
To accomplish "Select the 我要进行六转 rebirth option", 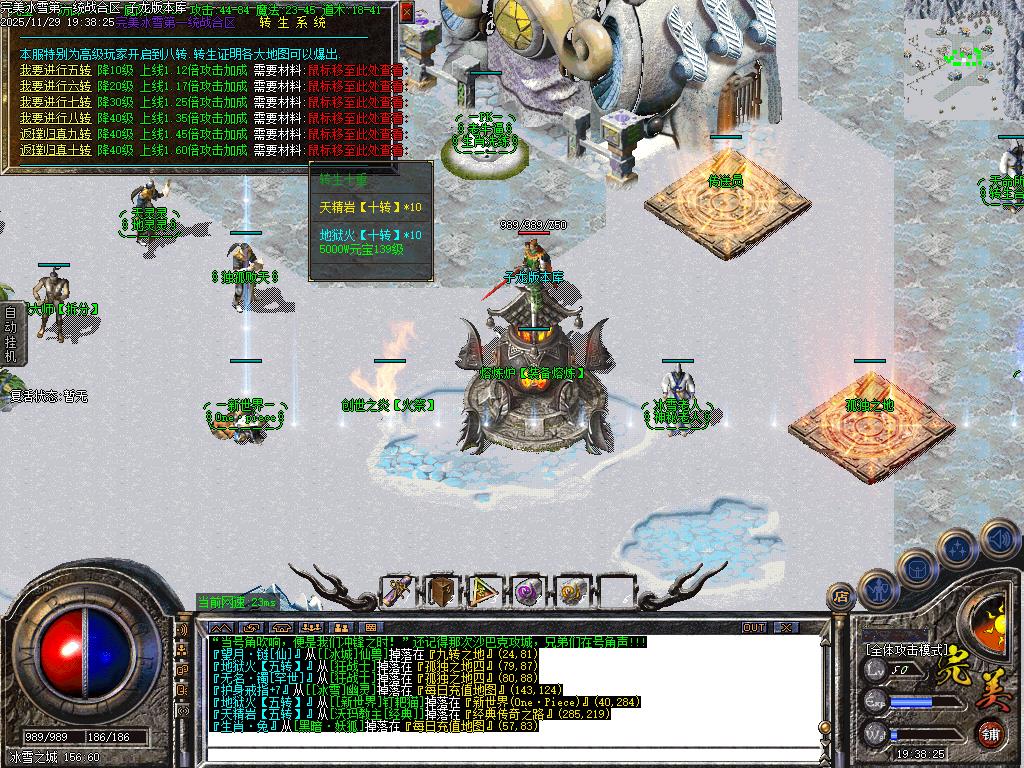I will [55, 86].
